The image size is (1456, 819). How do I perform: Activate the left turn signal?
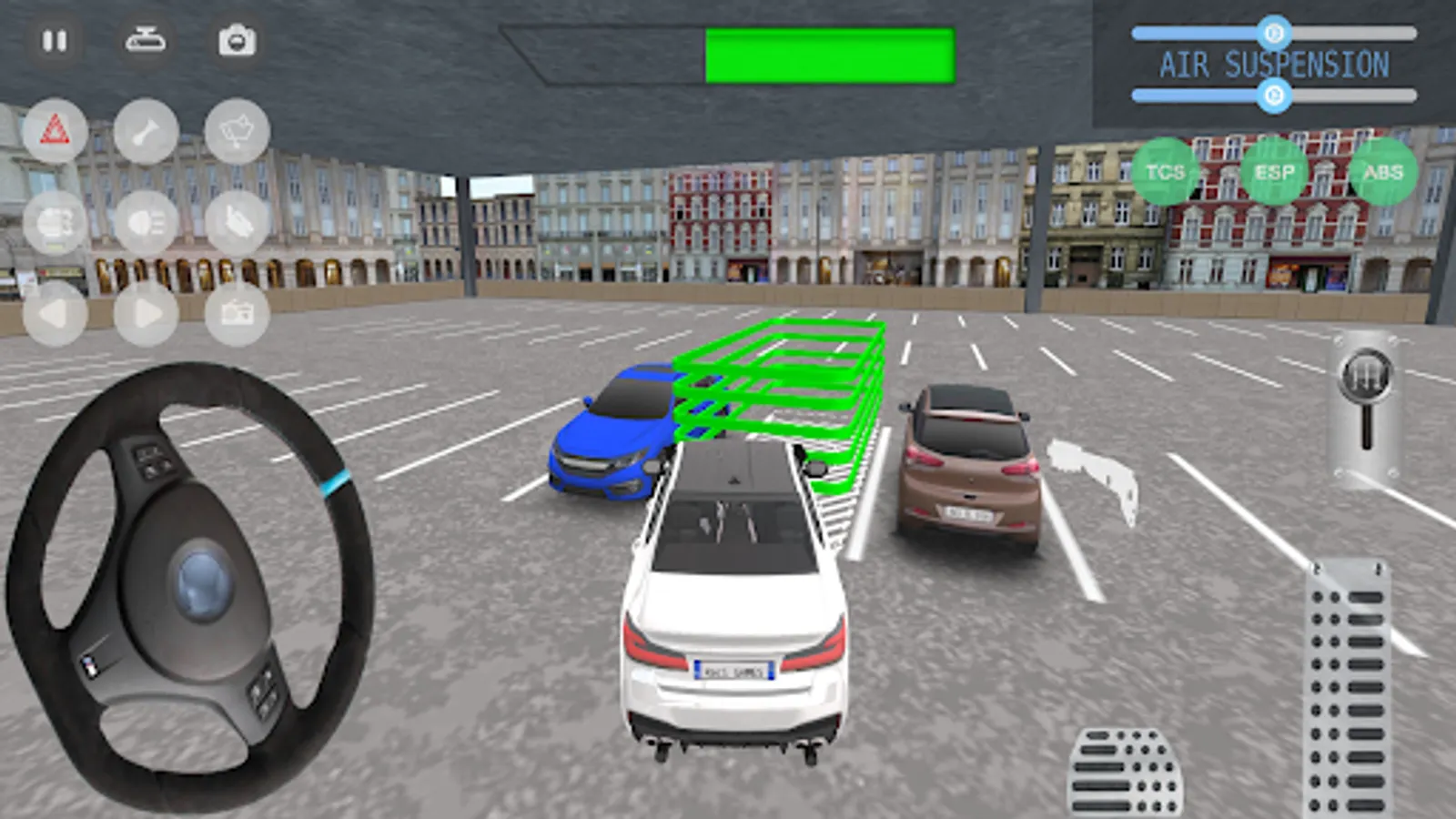pos(56,314)
